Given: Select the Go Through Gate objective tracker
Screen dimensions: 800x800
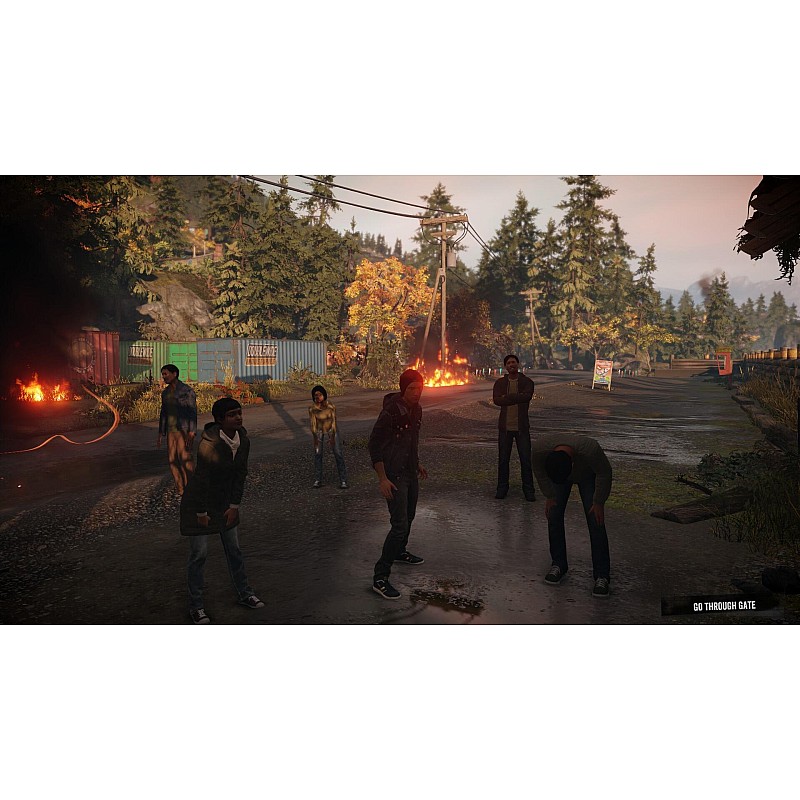Looking at the screenshot, I should 719,605.
